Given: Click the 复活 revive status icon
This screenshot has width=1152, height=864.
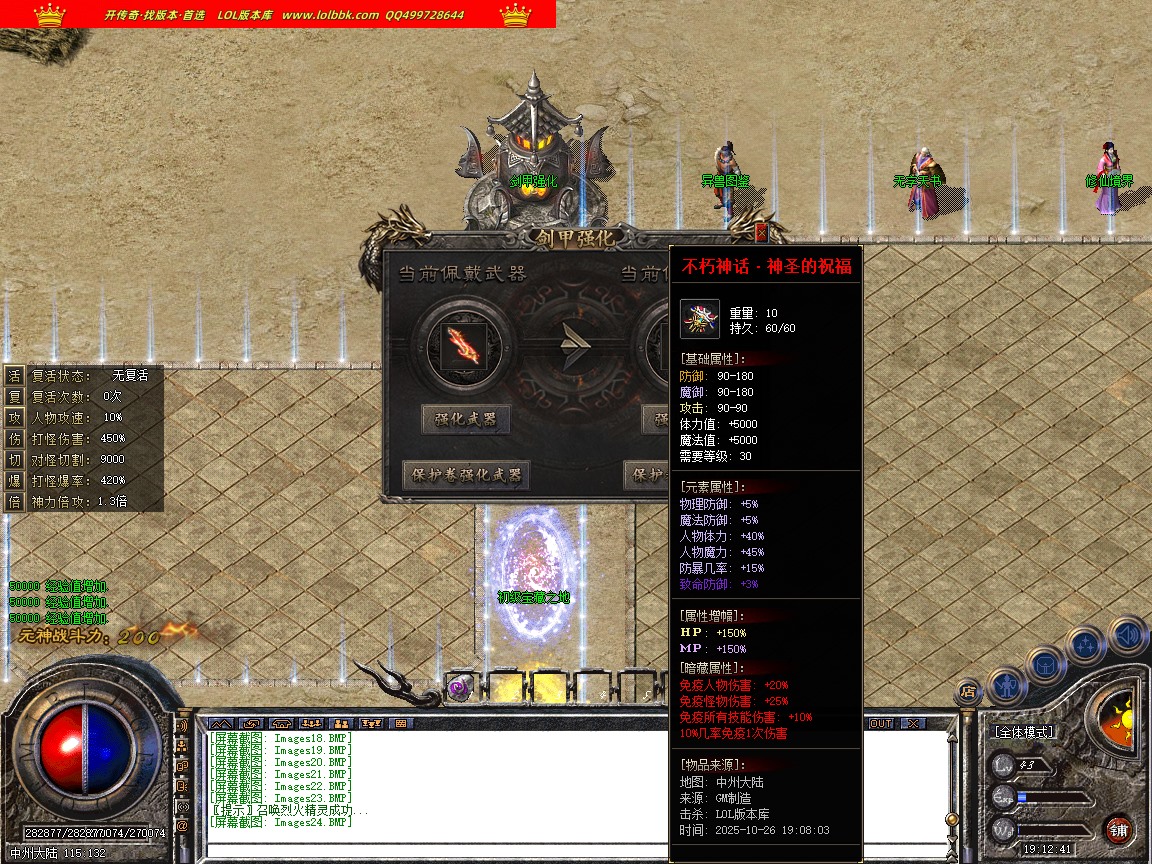Looking at the screenshot, I should [x=14, y=376].
